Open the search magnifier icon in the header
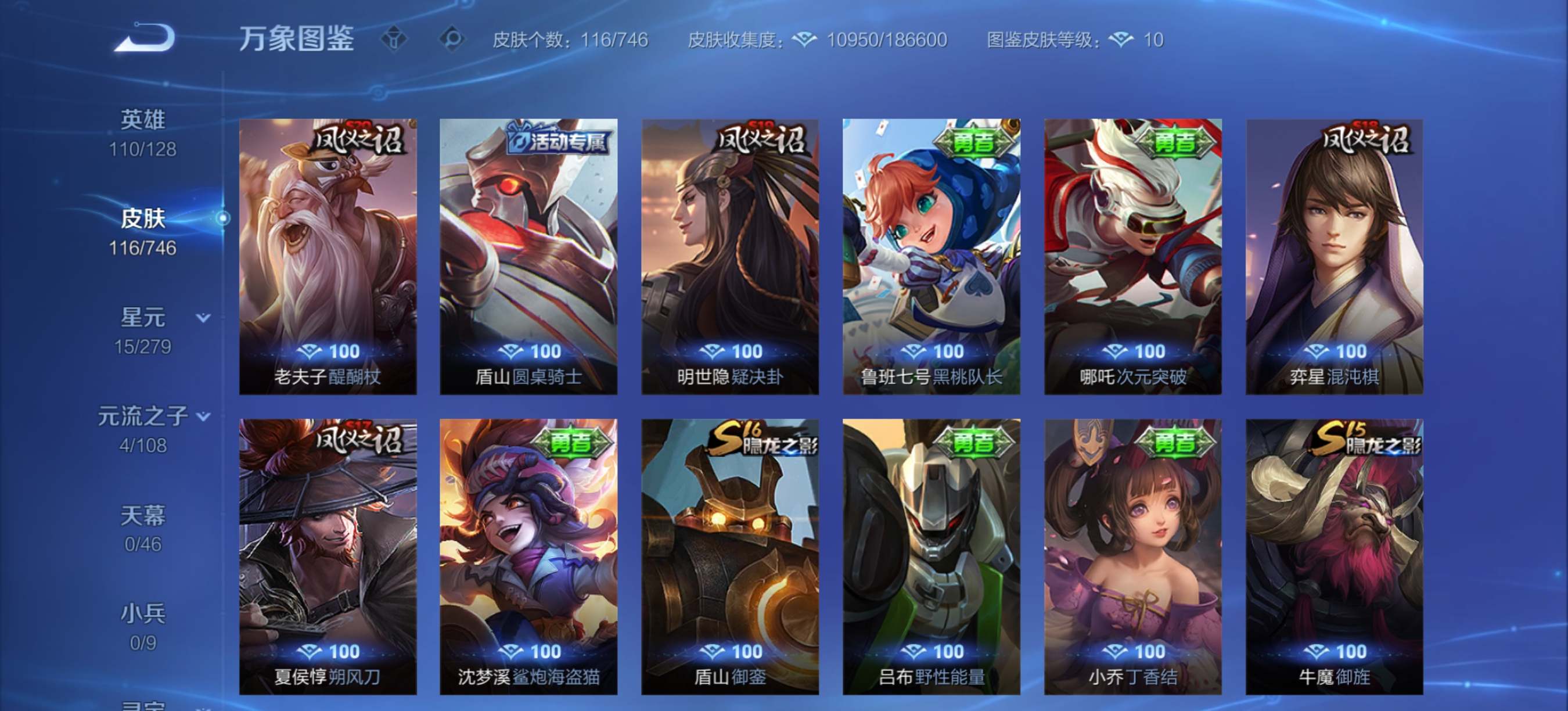Viewport: 1568px width, 711px height. [x=452, y=39]
